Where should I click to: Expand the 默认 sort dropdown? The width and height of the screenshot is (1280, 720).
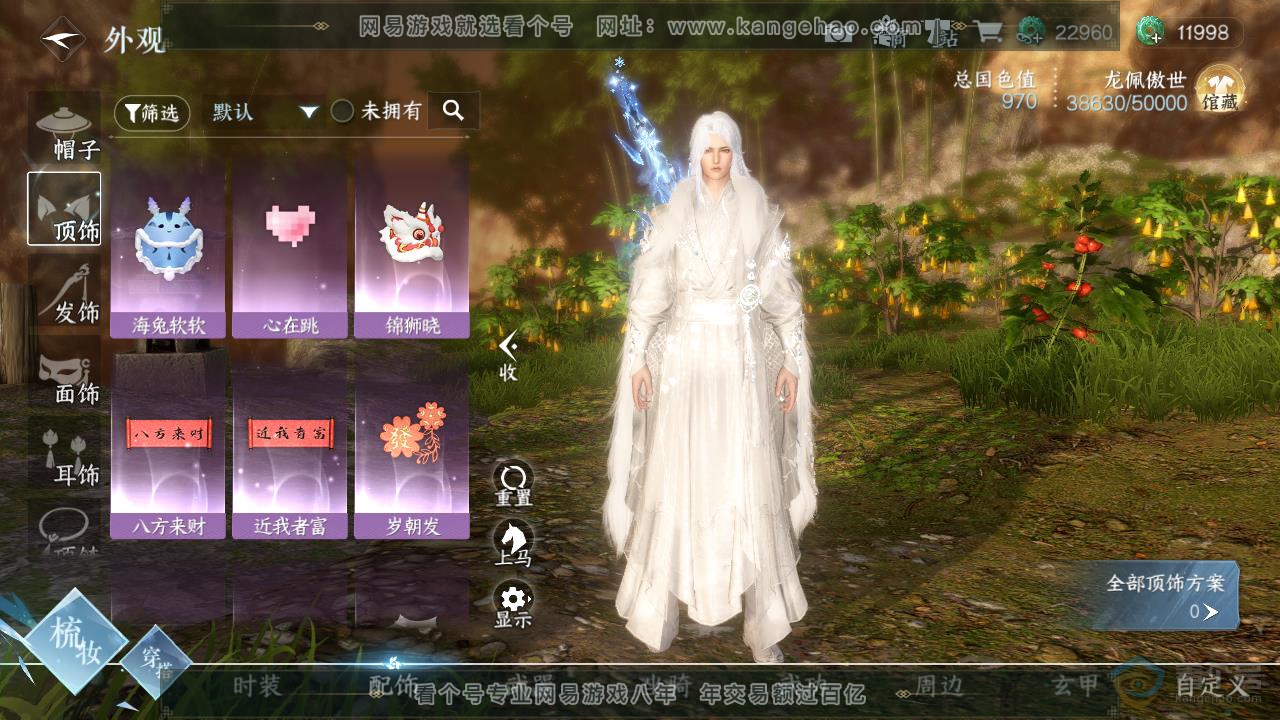click(x=264, y=112)
